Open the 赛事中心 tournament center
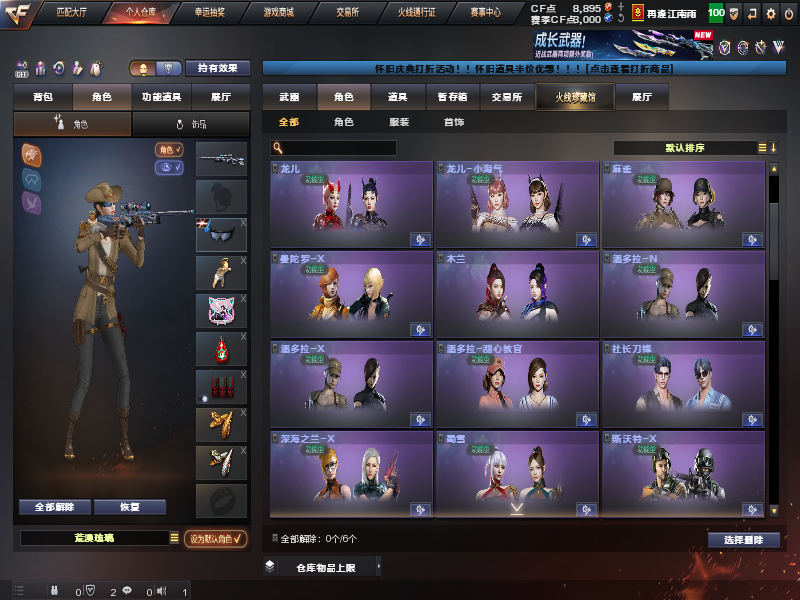800x600 pixels. click(x=485, y=12)
